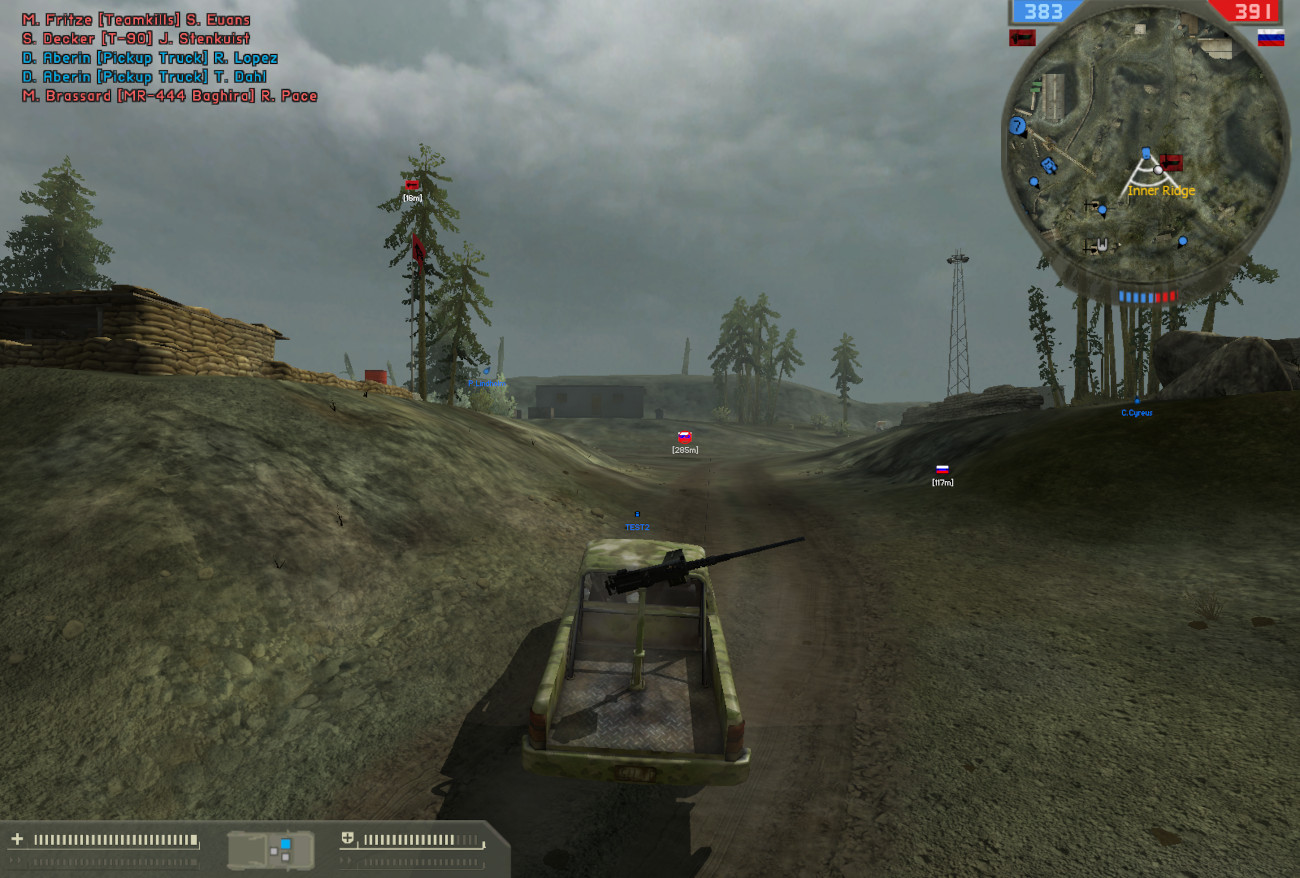Select the red objective flag marker at [16m]

[410, 187]
